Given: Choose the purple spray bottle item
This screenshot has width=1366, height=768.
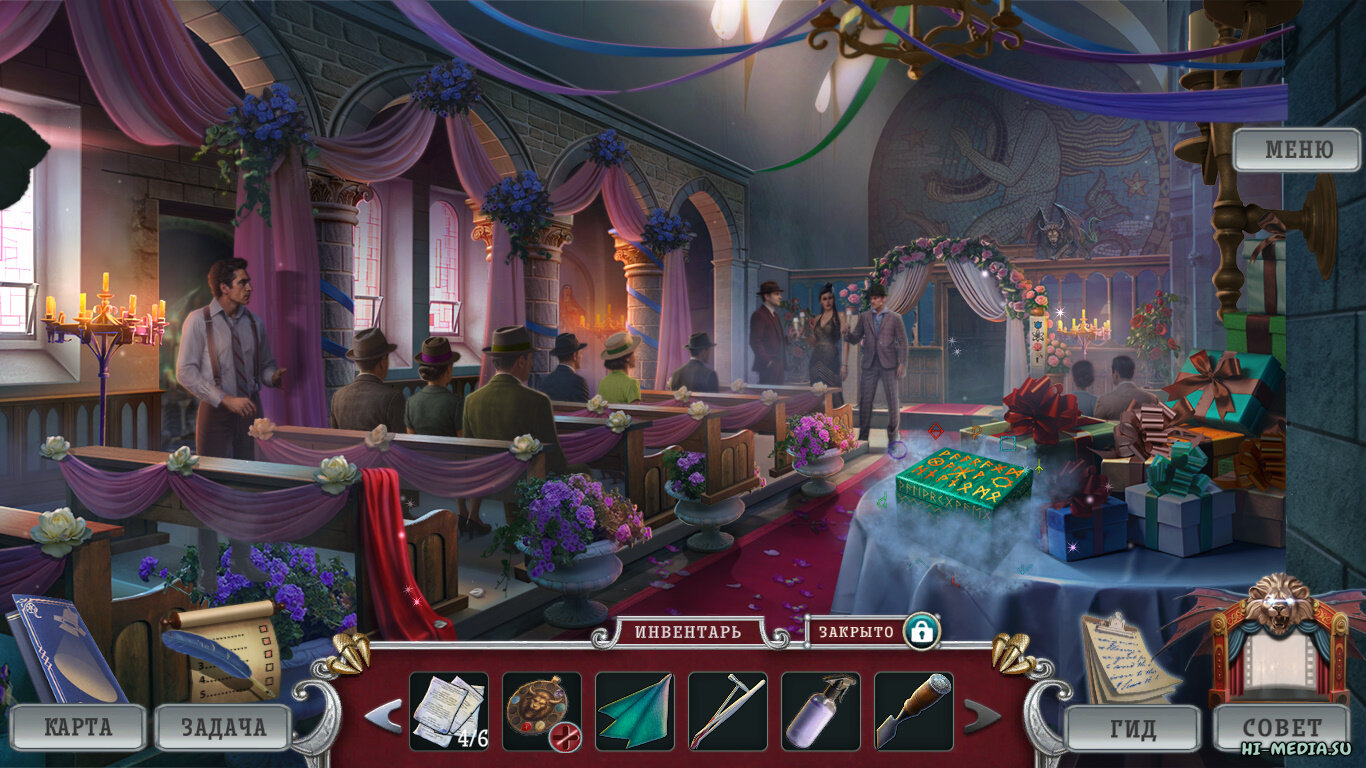Looking at the screenshot, I should (821, 711).
